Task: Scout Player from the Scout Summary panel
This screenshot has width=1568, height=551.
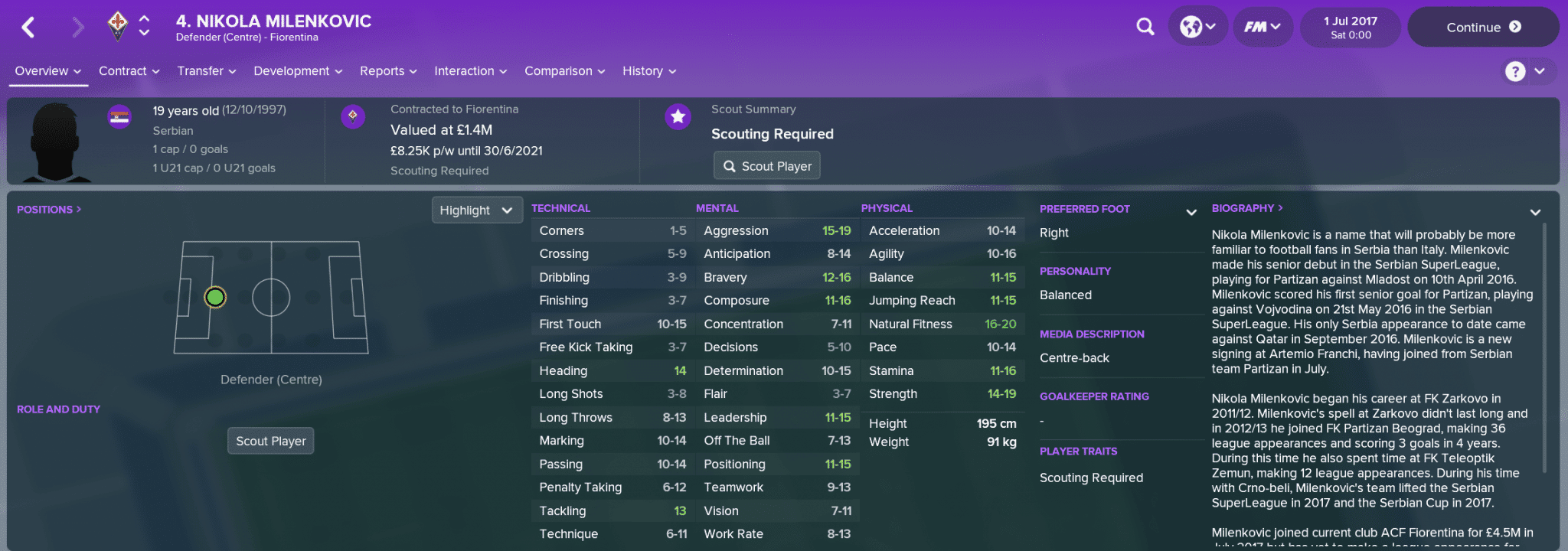Action: [766, 166]
